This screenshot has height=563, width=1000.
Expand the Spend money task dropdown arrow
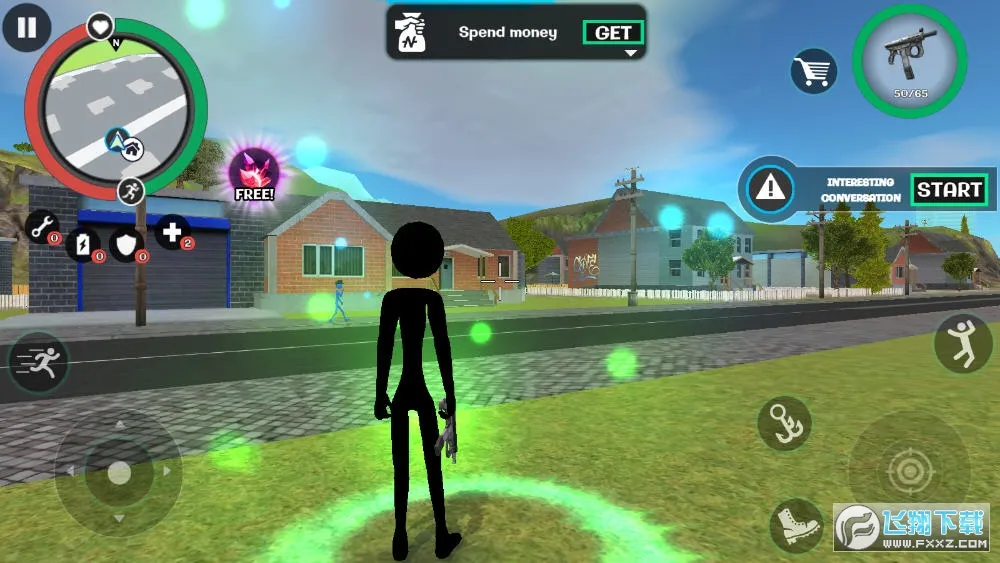click(x=631, y=53)
